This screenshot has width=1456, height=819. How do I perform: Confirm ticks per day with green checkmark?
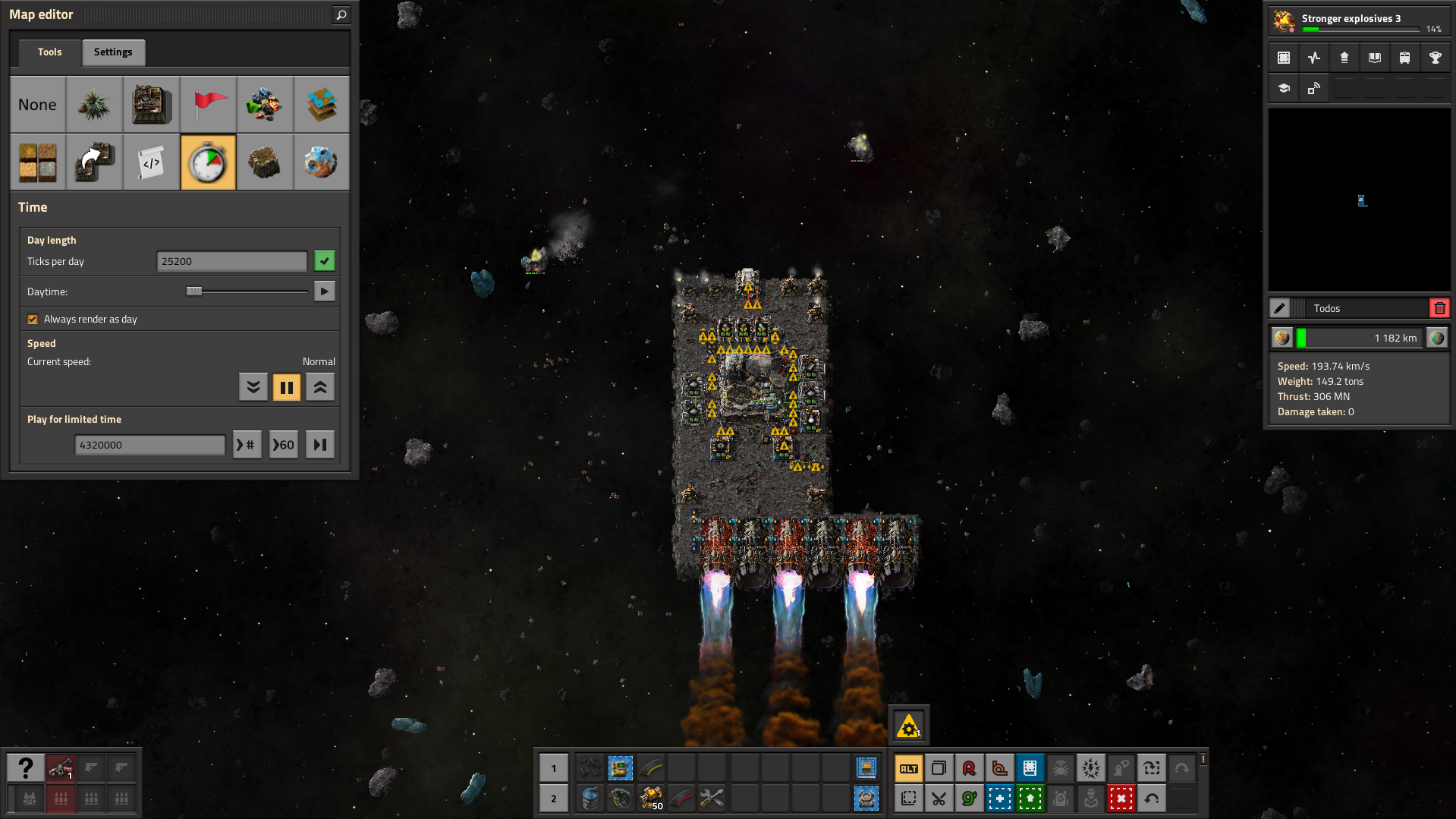tap(325, 261)
